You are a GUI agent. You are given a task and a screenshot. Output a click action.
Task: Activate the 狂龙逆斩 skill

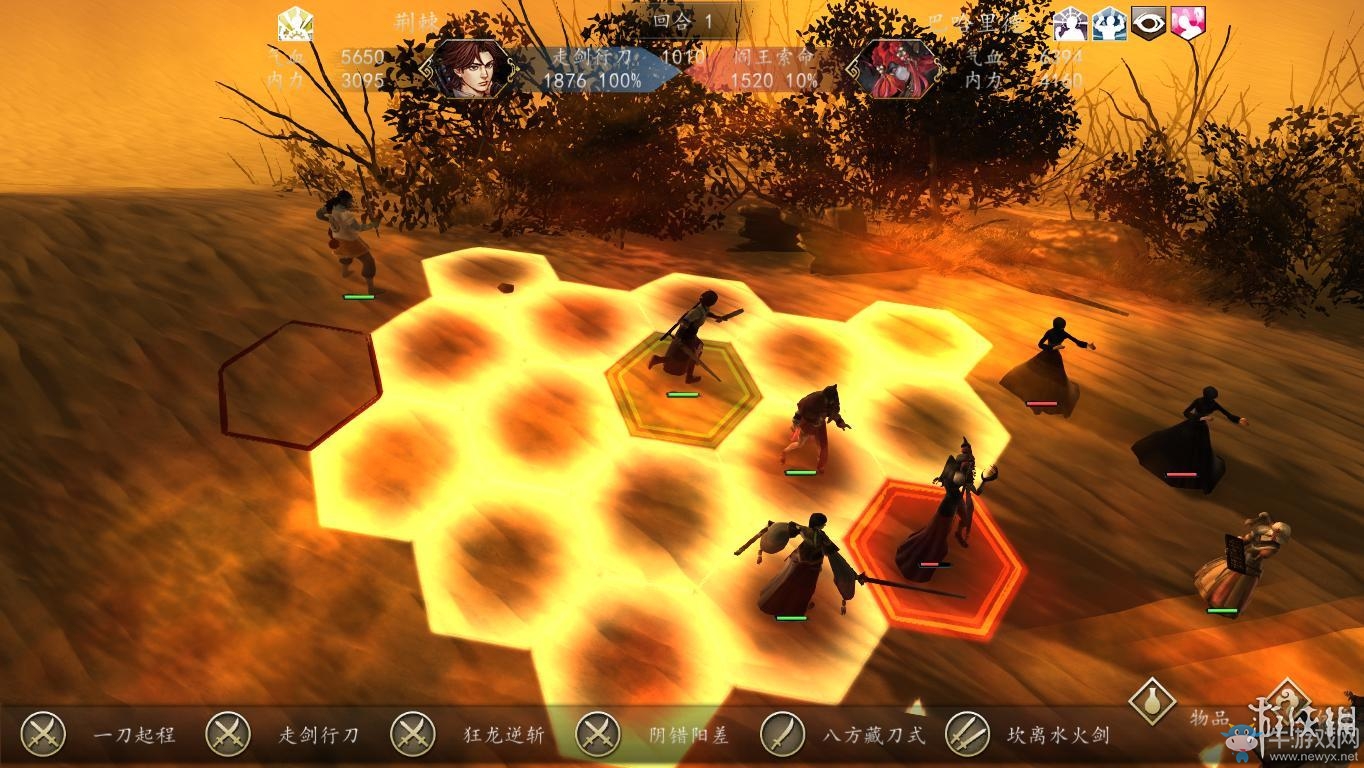click(412, 735)
